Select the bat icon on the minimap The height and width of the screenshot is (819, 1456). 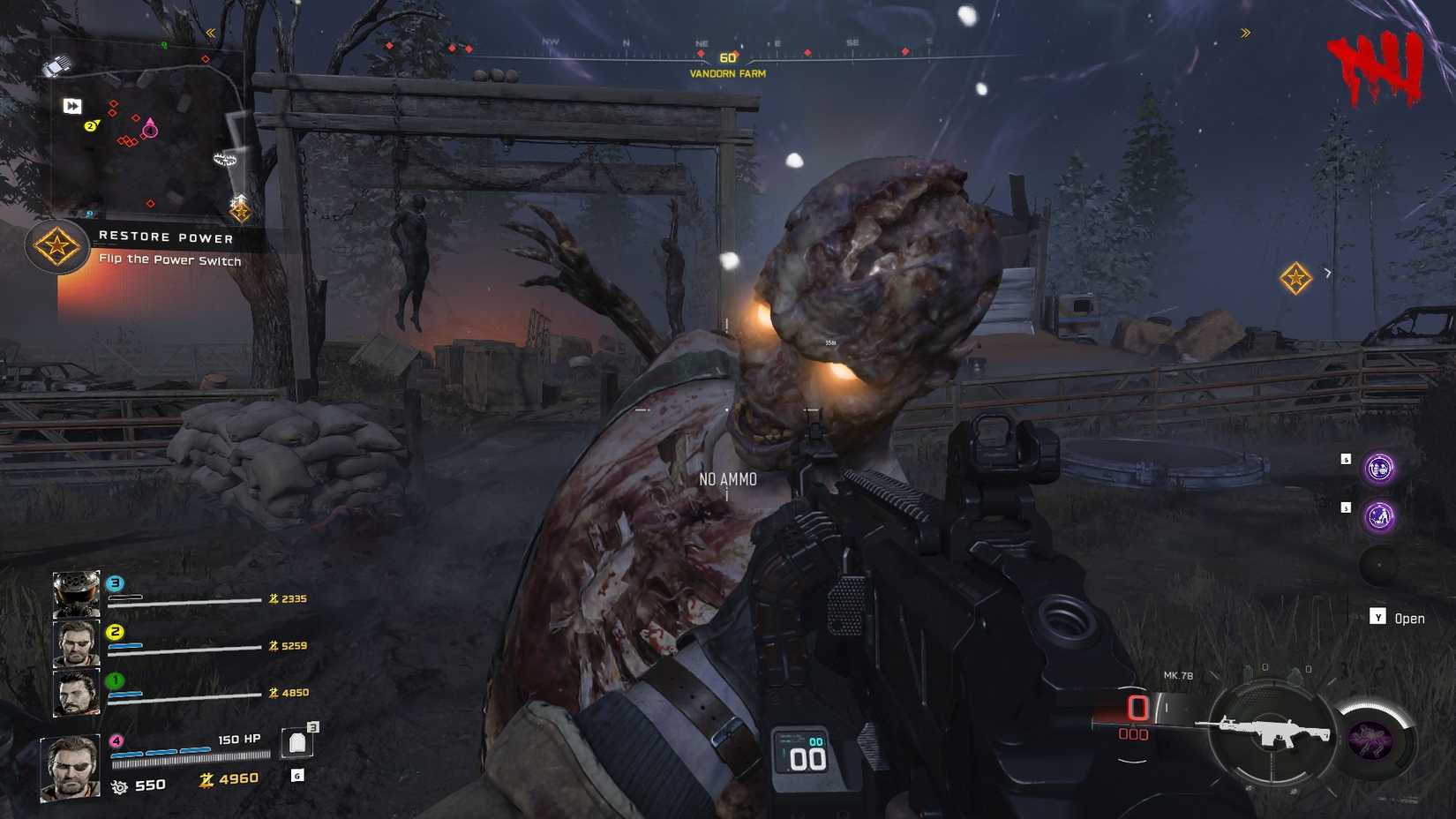(x=224, y=160)
